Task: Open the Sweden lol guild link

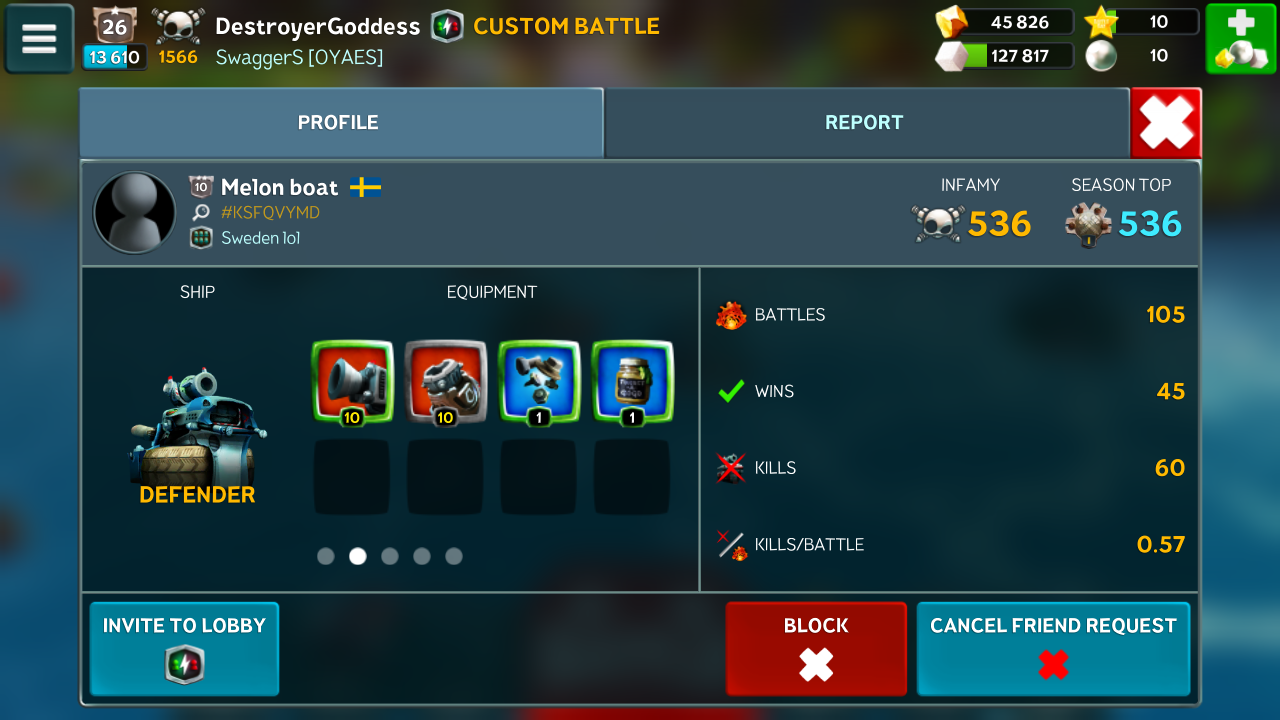Action: coord(260,238)
